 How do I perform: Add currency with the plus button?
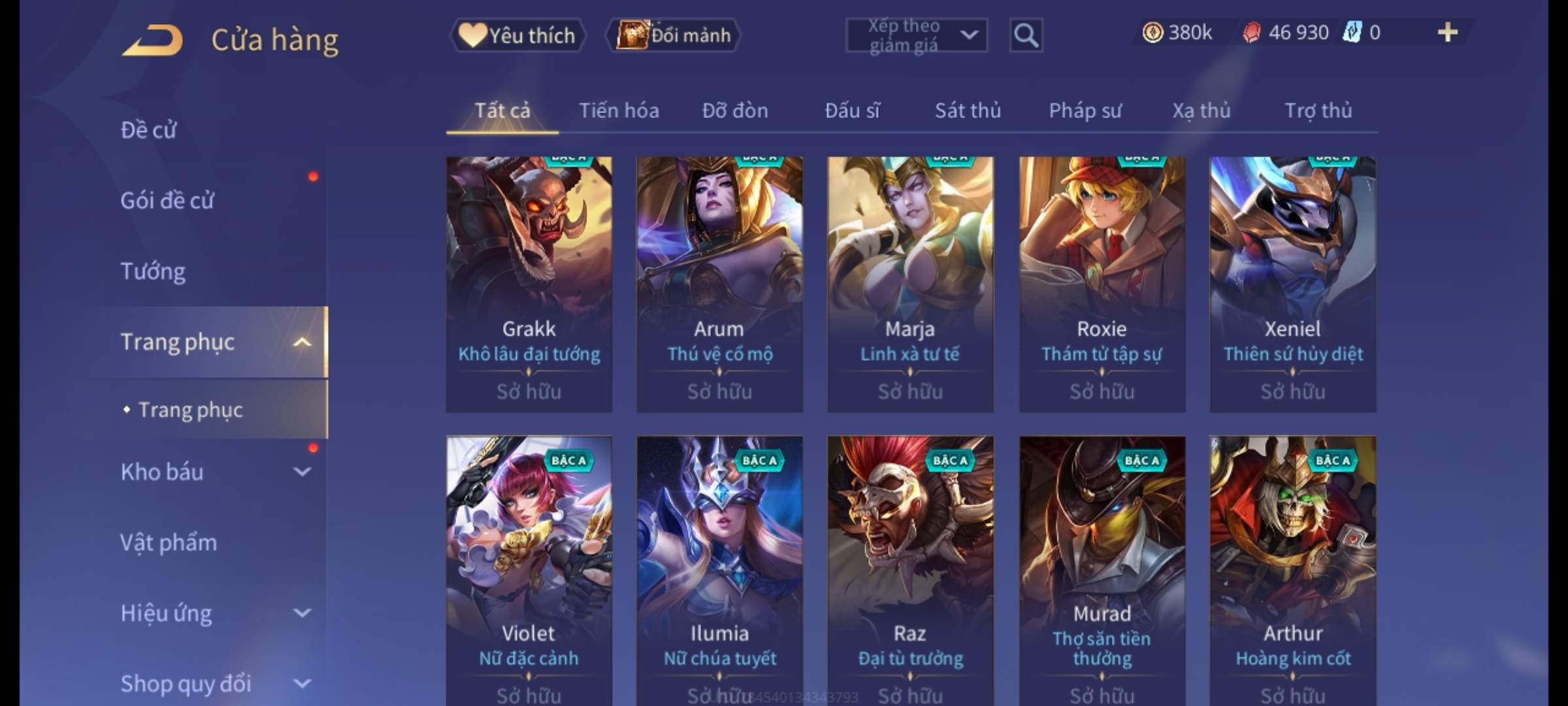[1447, 33]
